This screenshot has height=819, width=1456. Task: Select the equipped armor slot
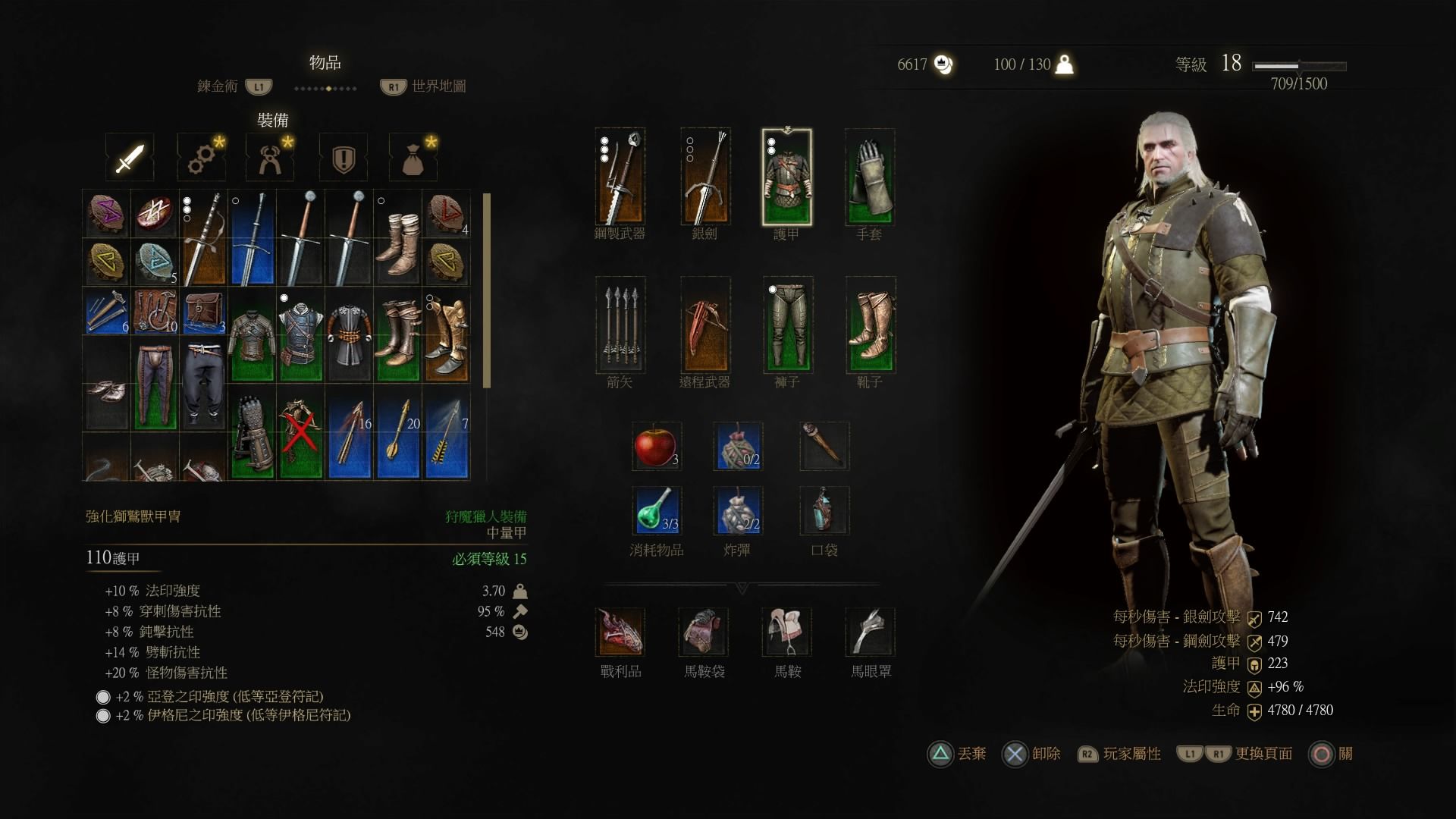786,177
